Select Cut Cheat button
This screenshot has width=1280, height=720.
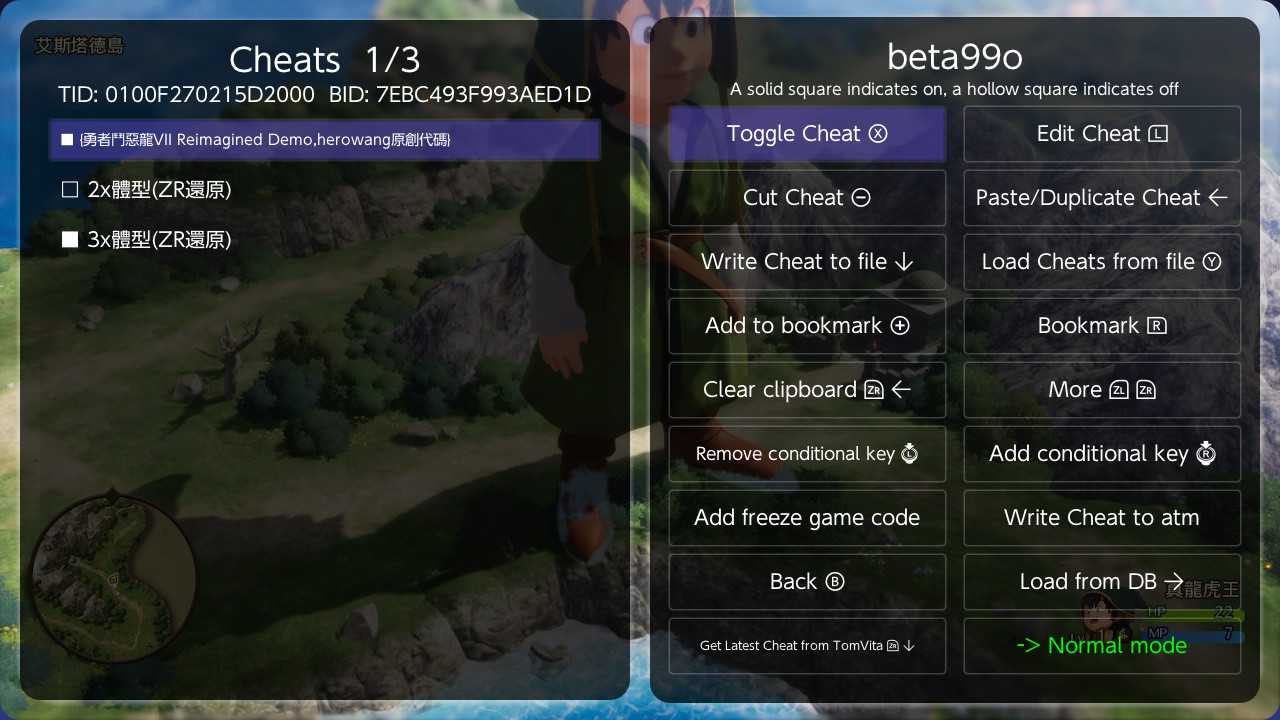(807, 198)
